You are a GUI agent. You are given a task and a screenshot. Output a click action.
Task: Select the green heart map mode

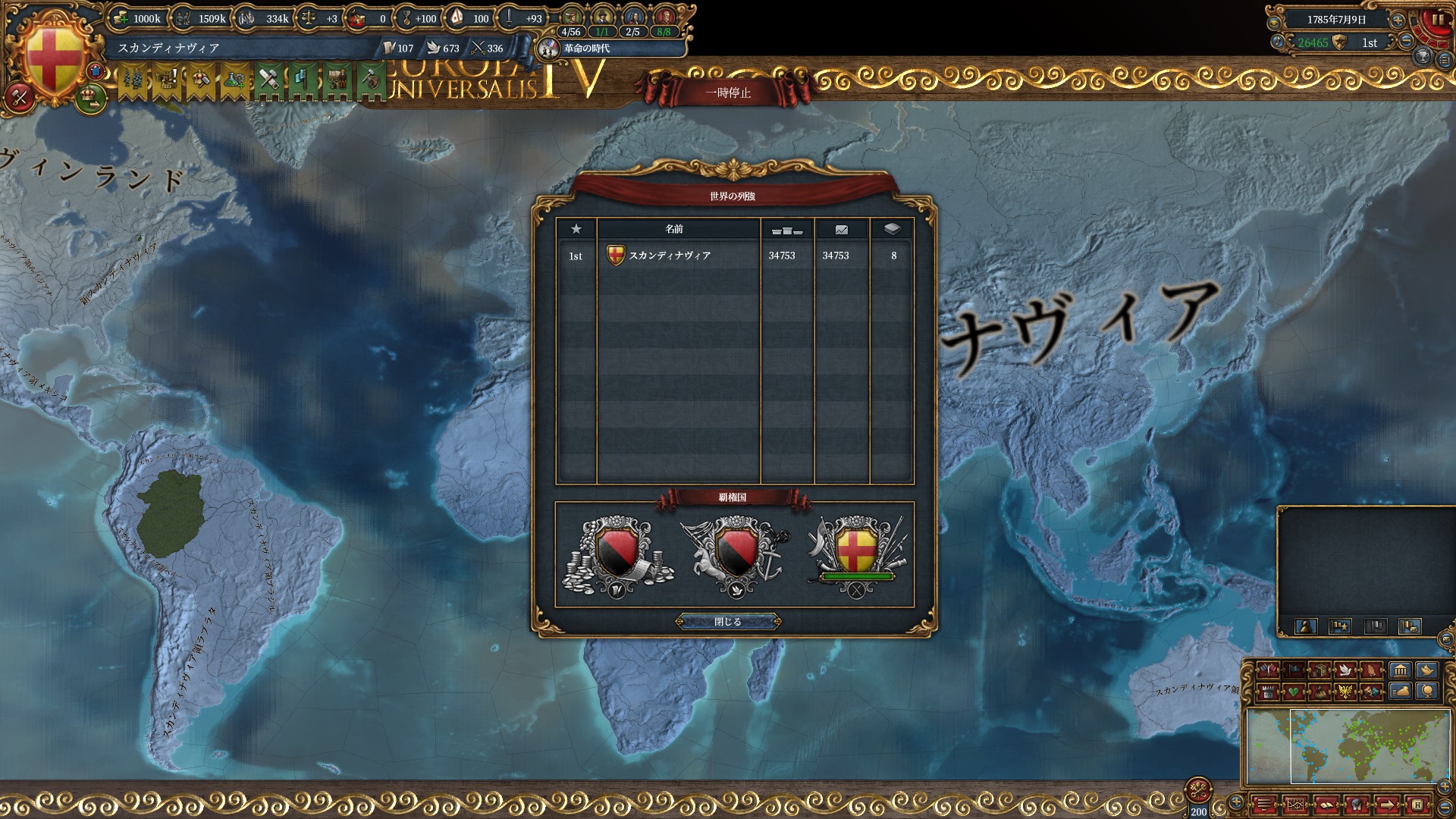[x=1294, y=692]
